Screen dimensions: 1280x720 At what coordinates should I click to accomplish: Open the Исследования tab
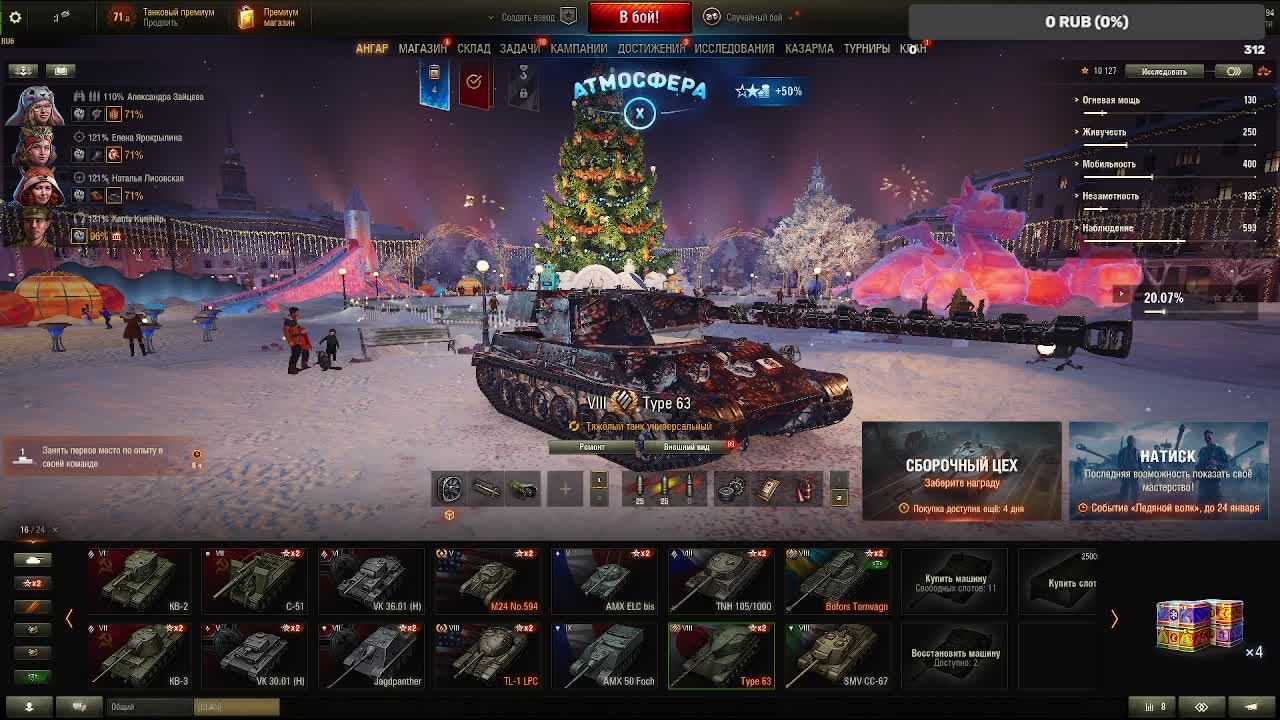click(x=734, y=48)
